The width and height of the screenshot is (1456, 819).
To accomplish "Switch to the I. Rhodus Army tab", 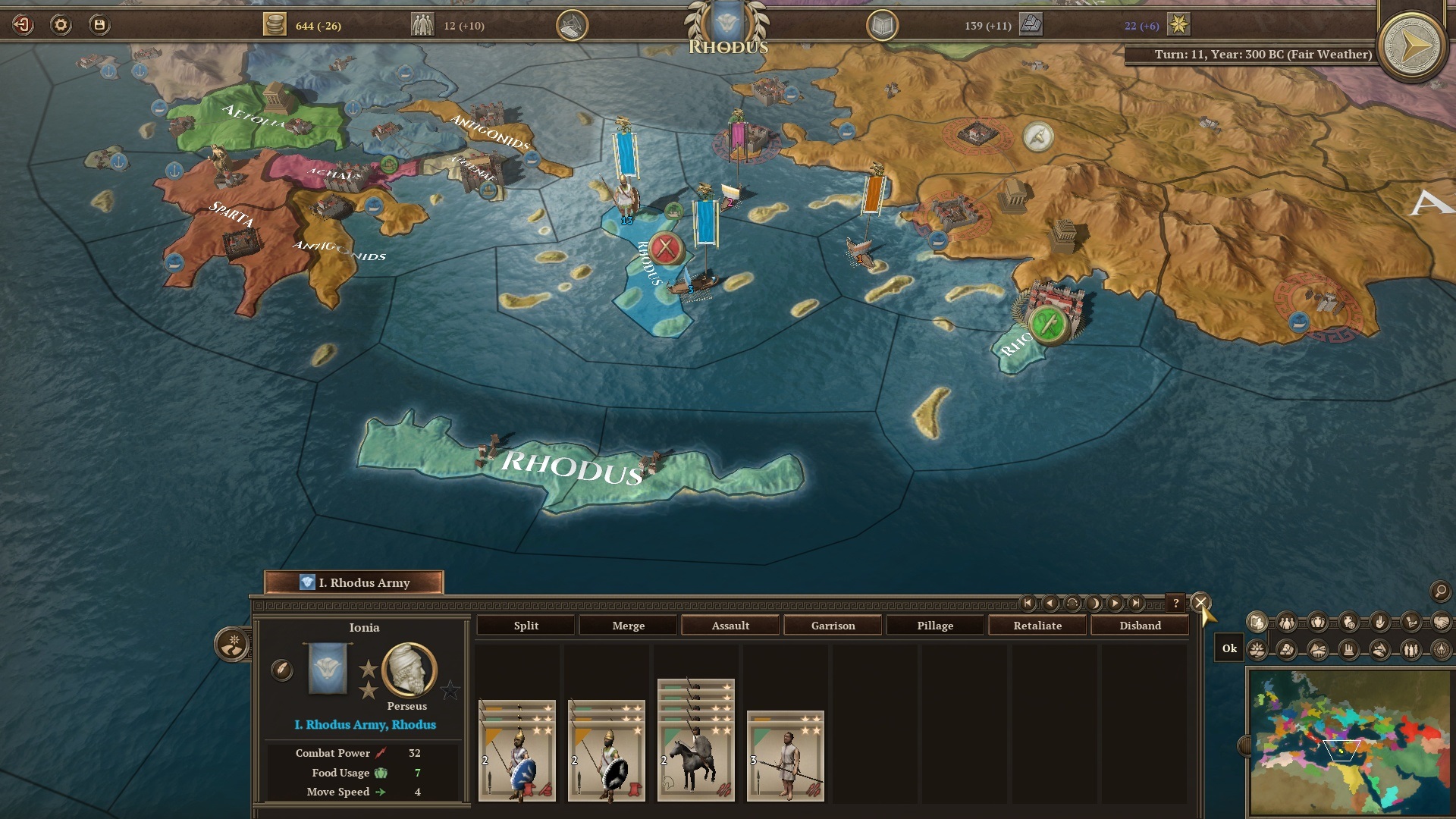I will (x=355, y=583).
